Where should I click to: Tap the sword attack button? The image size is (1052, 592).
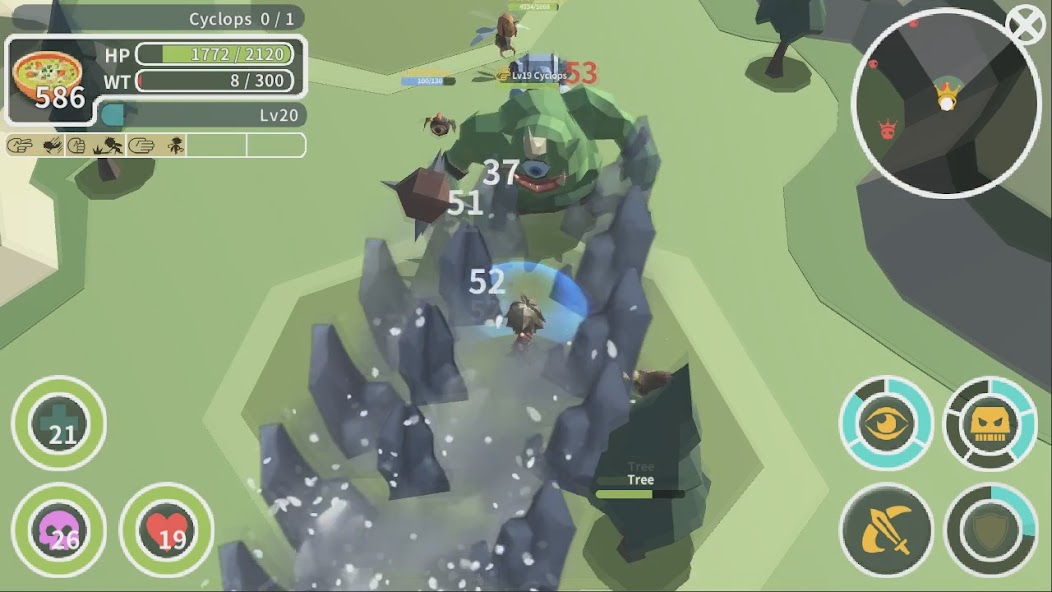tap(886, 531)
